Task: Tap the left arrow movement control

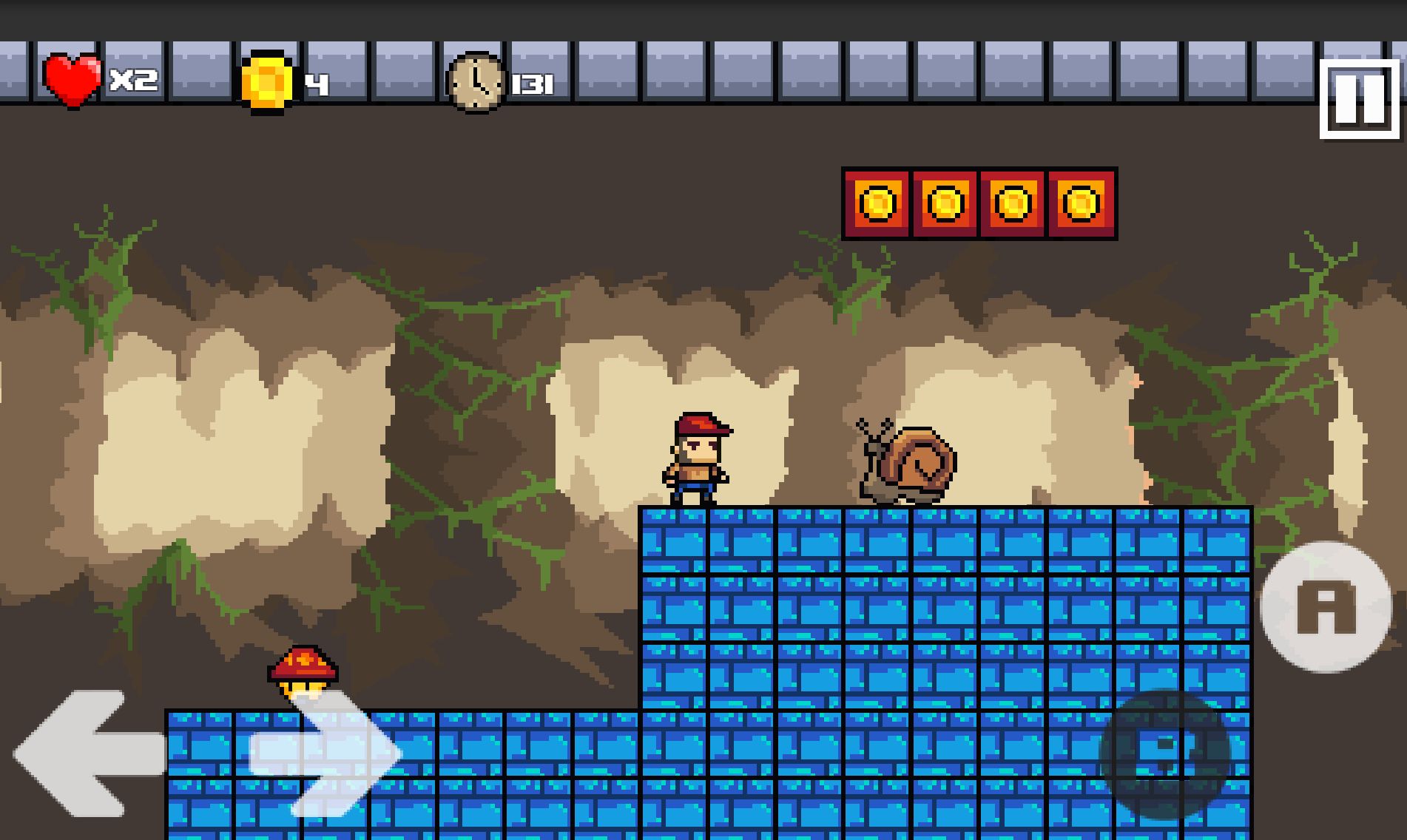Action: (x=85, y=754)
